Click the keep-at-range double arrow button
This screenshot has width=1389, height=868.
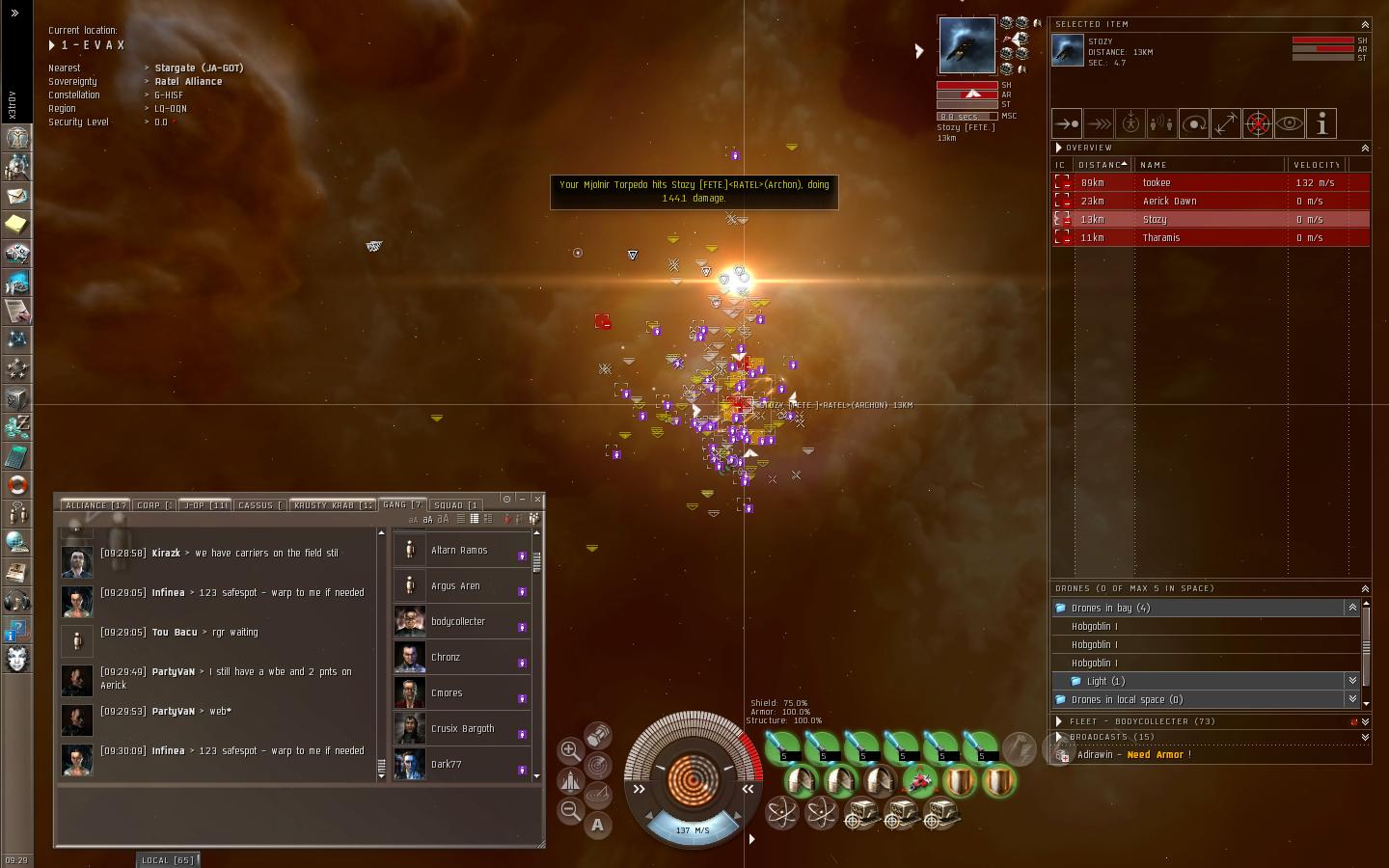[1226, 123]
